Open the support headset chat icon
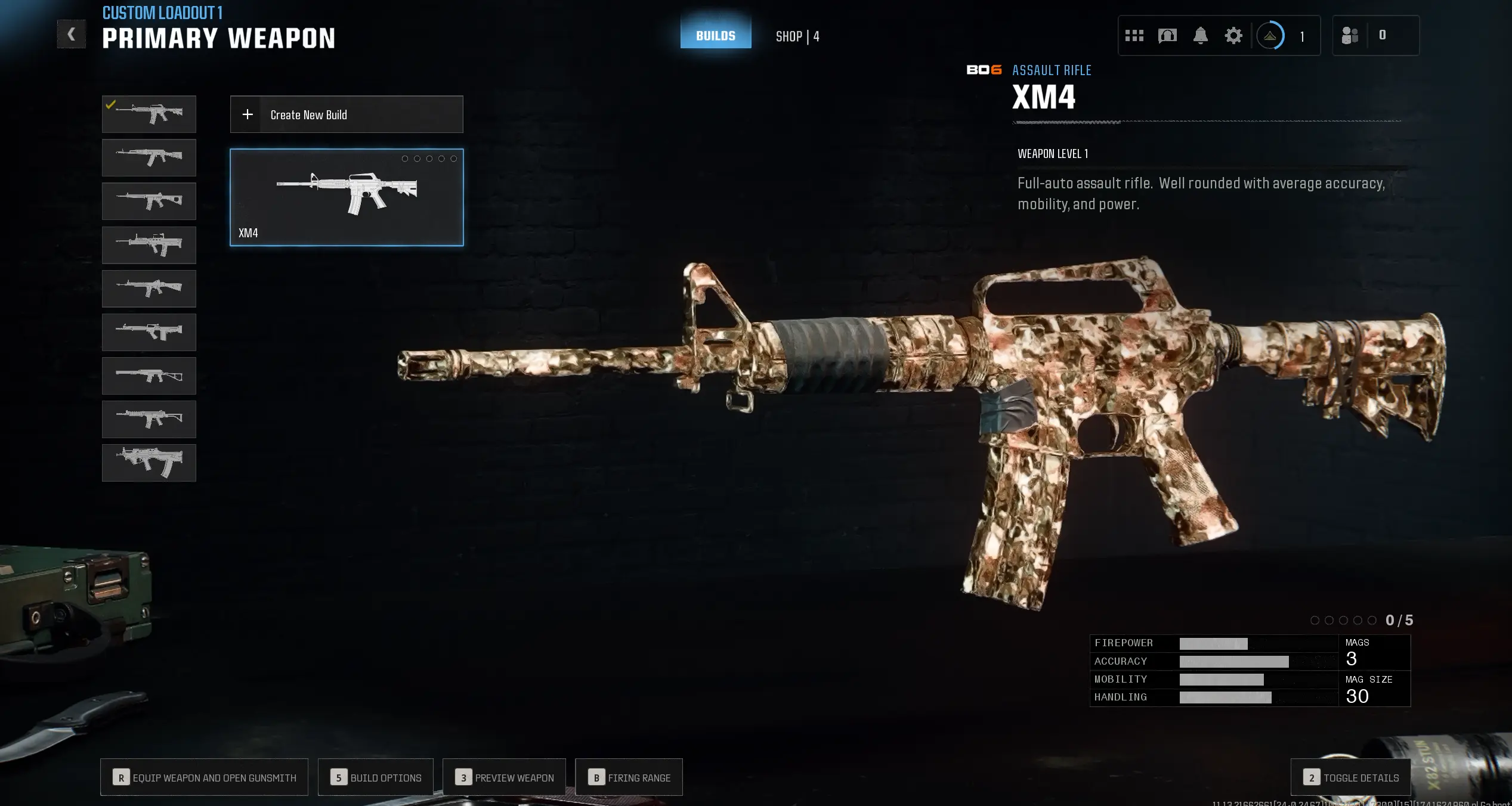Screen dimensions: 1512x806 (x=1167, y=35)
